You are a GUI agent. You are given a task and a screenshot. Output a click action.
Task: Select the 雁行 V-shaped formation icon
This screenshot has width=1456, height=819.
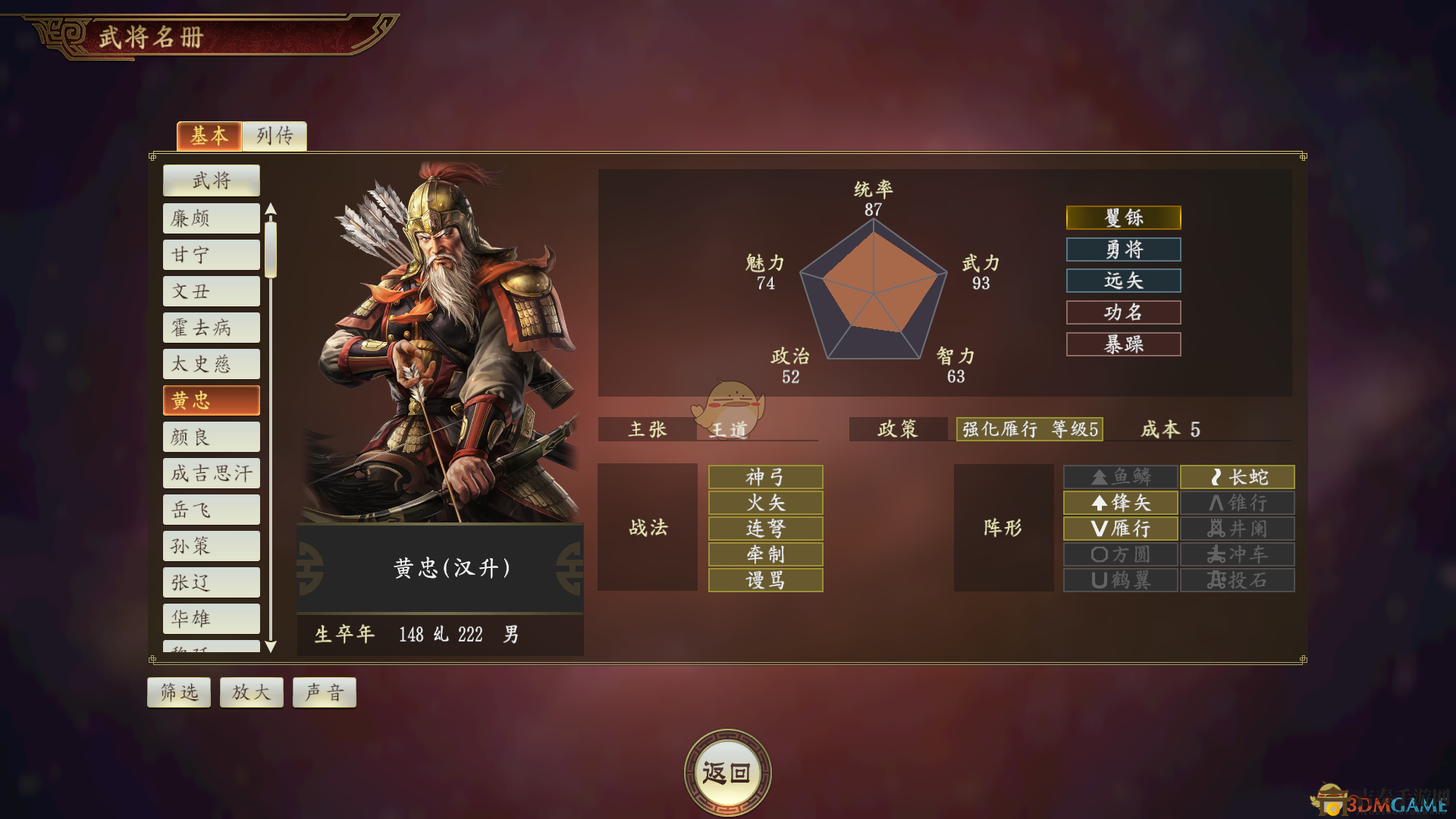[1119, 529]
